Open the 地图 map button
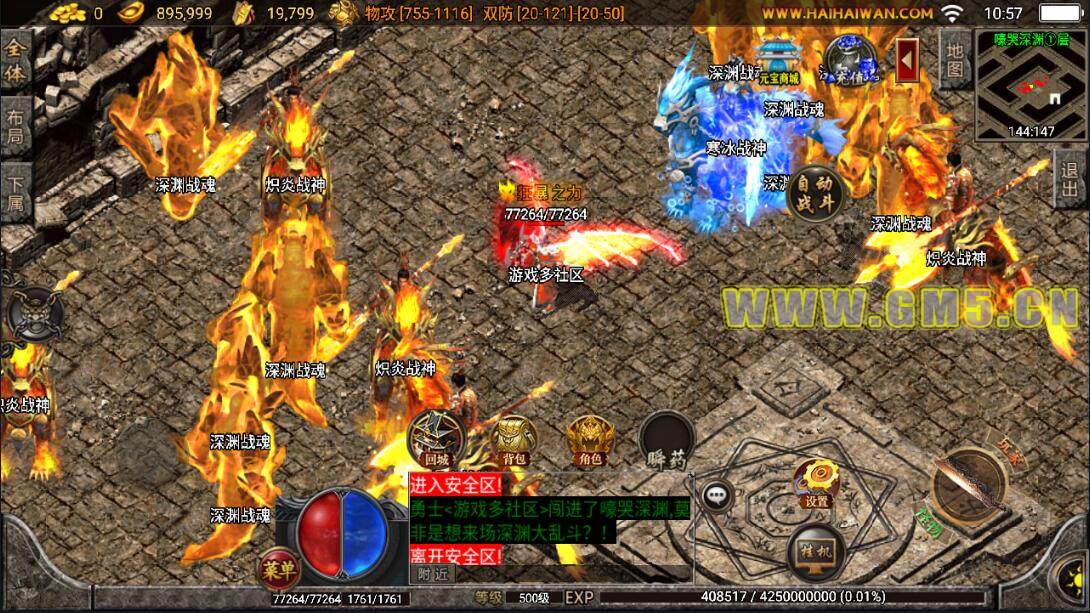The image size is (1090, 613). point(954,58)
